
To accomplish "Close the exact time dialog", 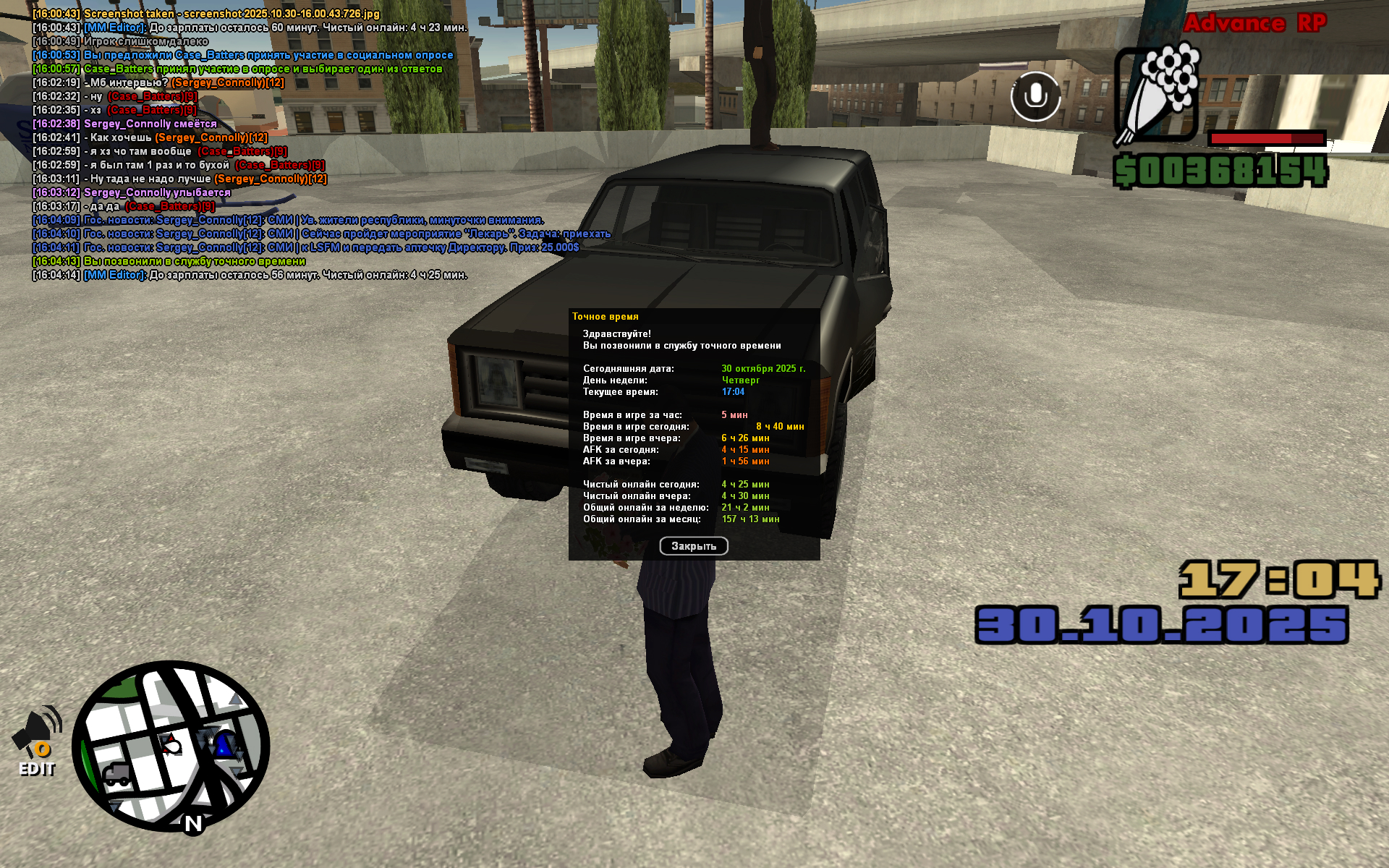I will point(693,546).
